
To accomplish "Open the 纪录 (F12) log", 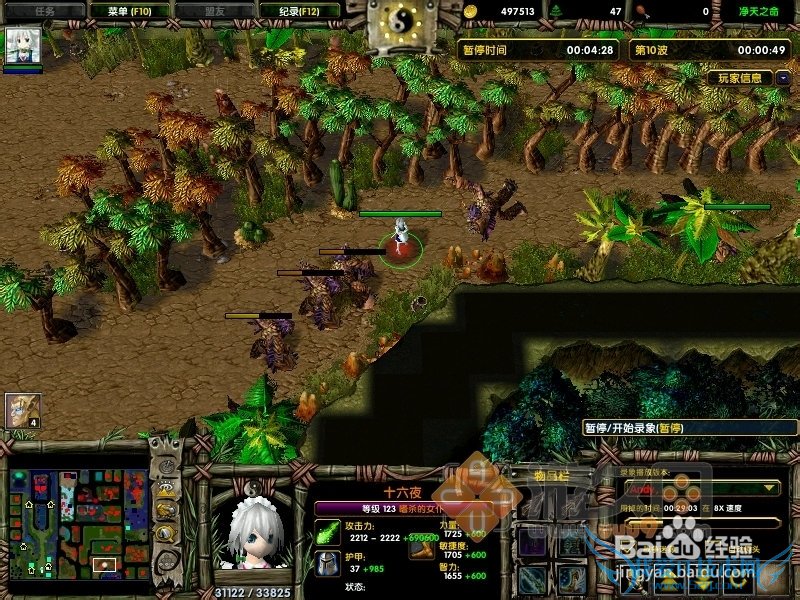I will [x=299, y=10].
